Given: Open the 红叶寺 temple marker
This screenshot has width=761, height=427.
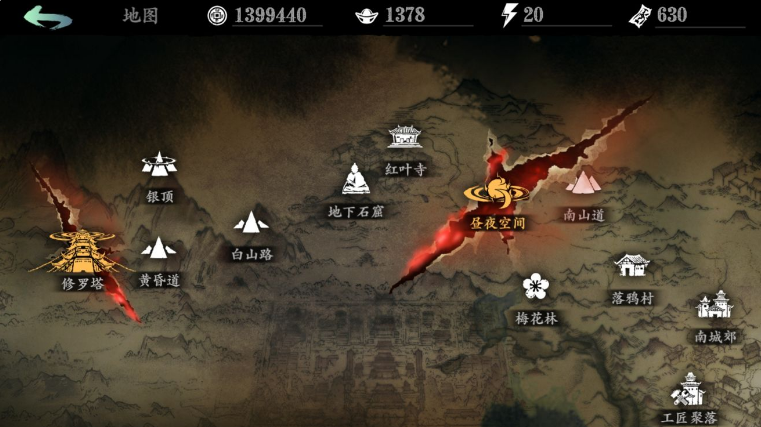Looking at the screenshot, I should point(404,140).
